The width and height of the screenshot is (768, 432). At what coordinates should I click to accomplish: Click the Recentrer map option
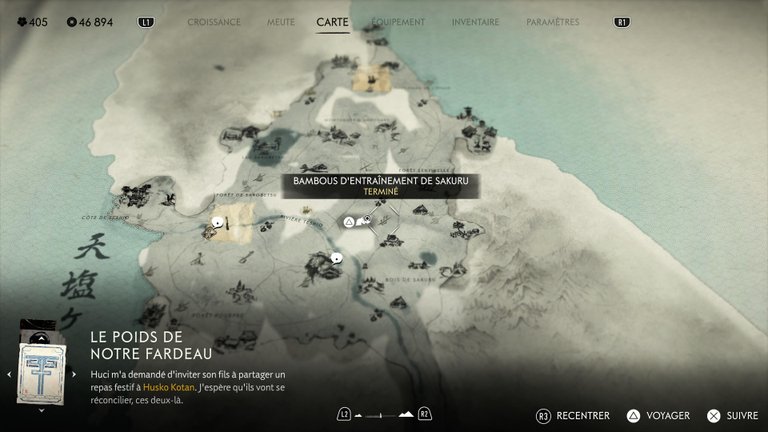[x=573, y=415]
